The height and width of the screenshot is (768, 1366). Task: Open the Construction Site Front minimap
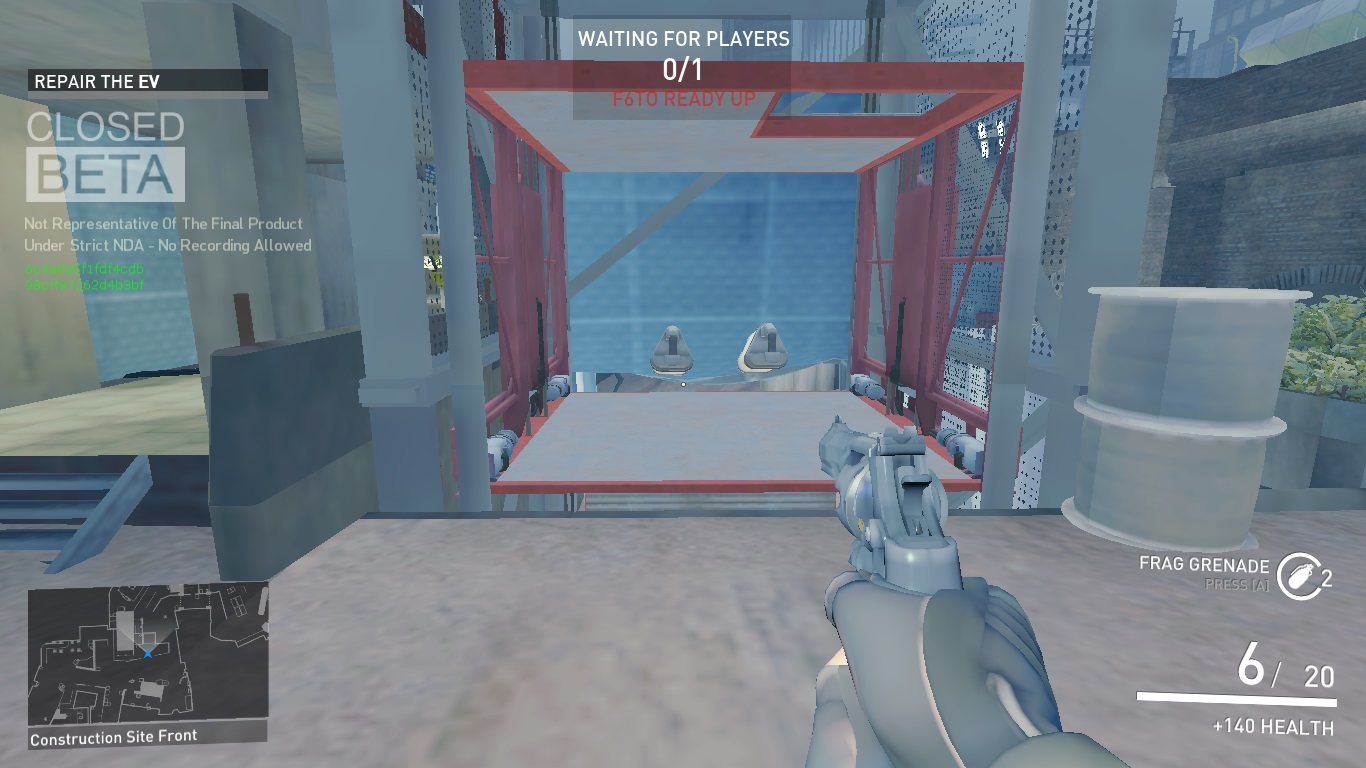148,655
